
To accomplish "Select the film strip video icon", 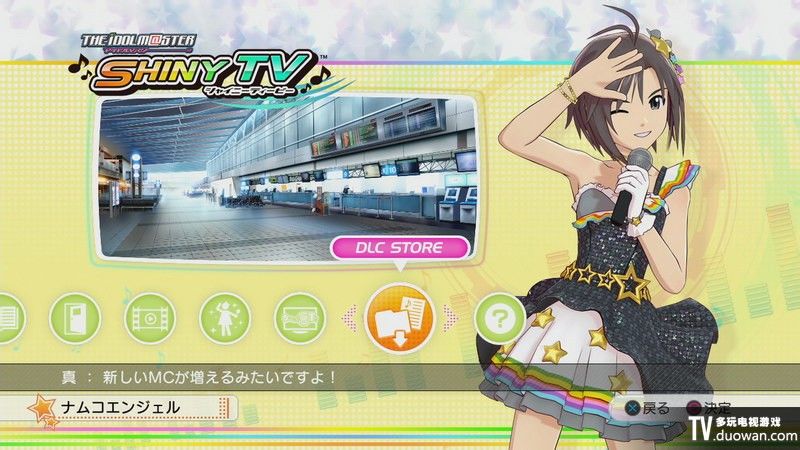I will pos(150,319).
